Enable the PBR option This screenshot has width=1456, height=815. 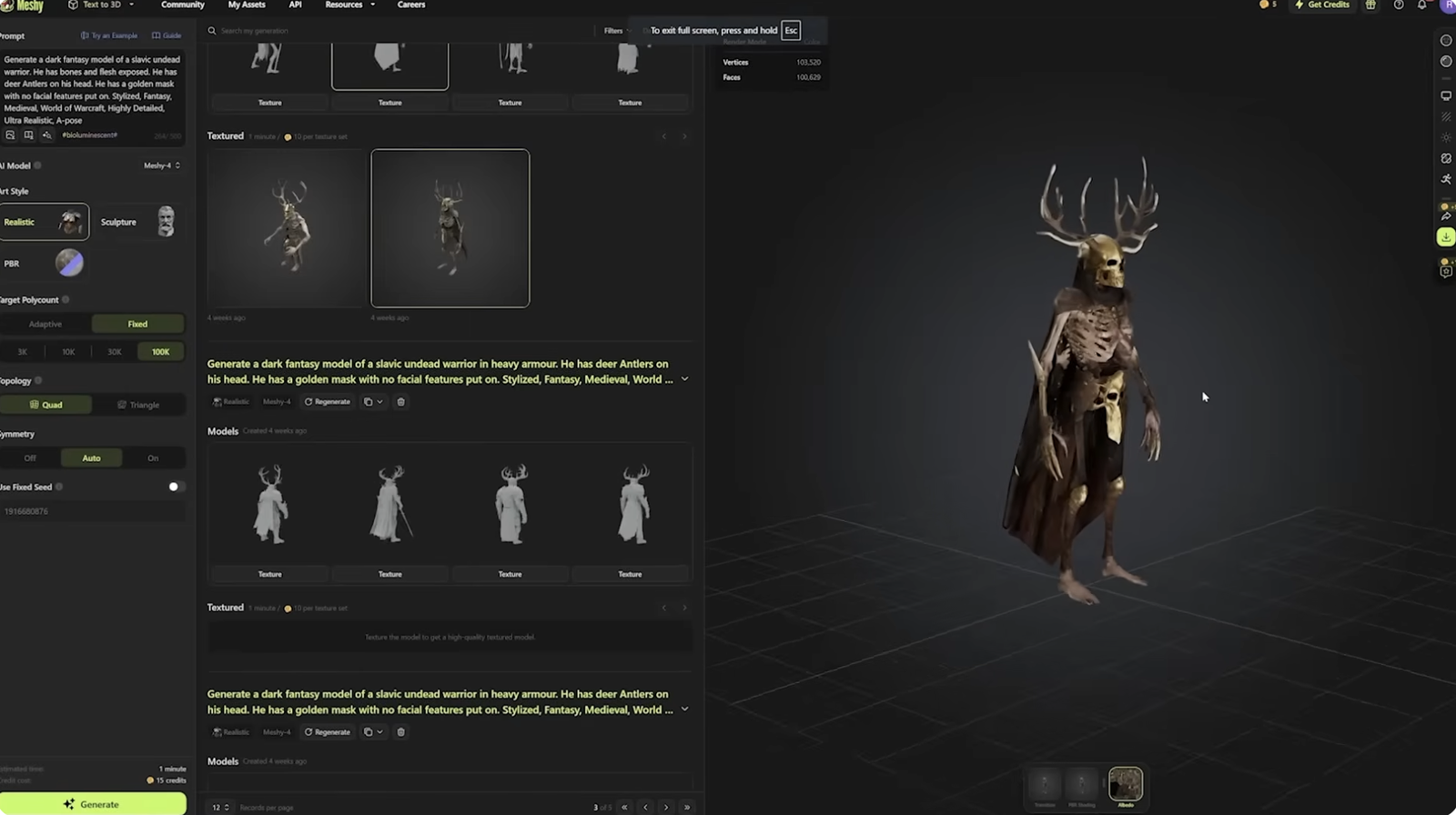tap(69, 263)
